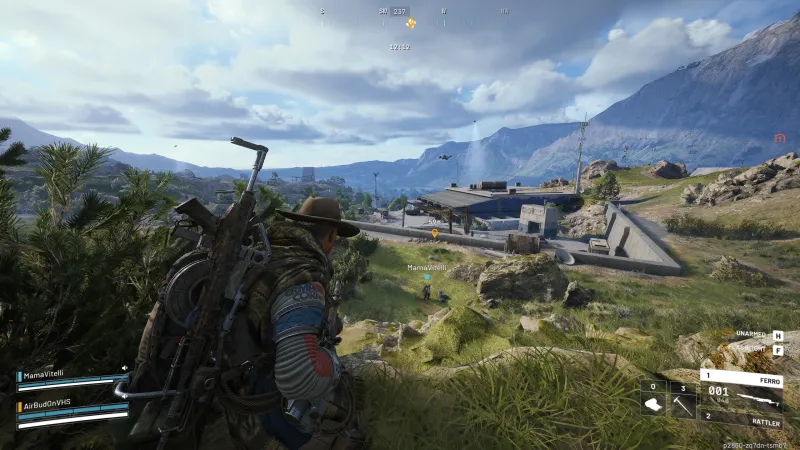Click the orange marker on the compass
The width and height of the screenshot is (800, 450).
tap(410, 22)
